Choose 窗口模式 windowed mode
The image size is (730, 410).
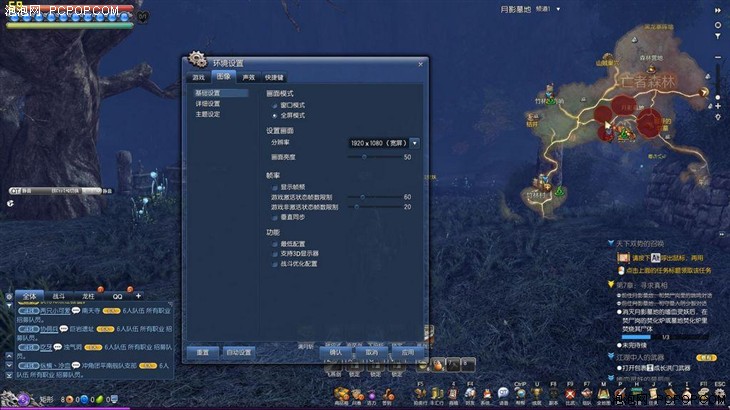274,105
